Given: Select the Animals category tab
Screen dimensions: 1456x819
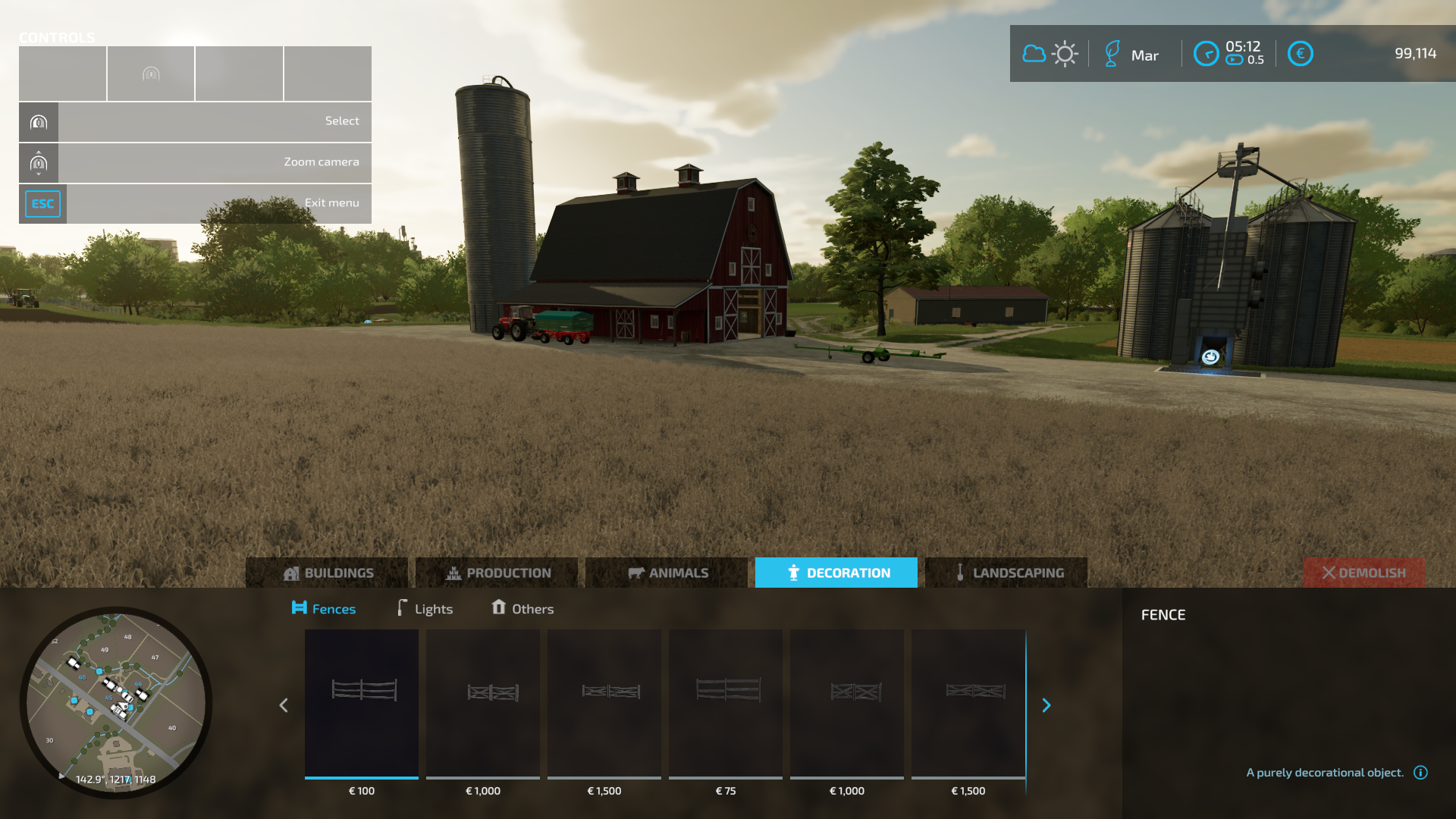Looking at the screenshot, I should (x=667, y=573).
